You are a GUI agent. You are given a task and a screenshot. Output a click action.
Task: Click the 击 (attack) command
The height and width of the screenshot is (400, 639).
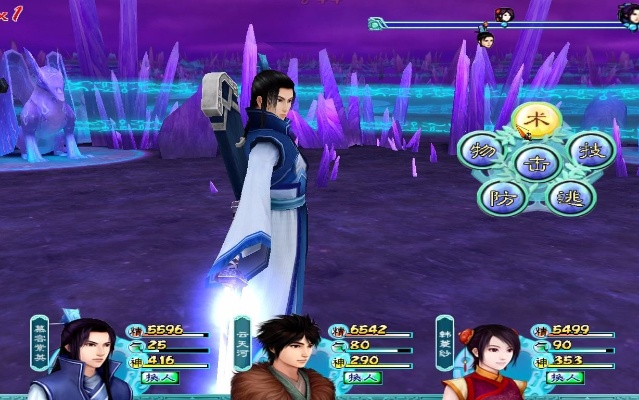coord(537,162)
